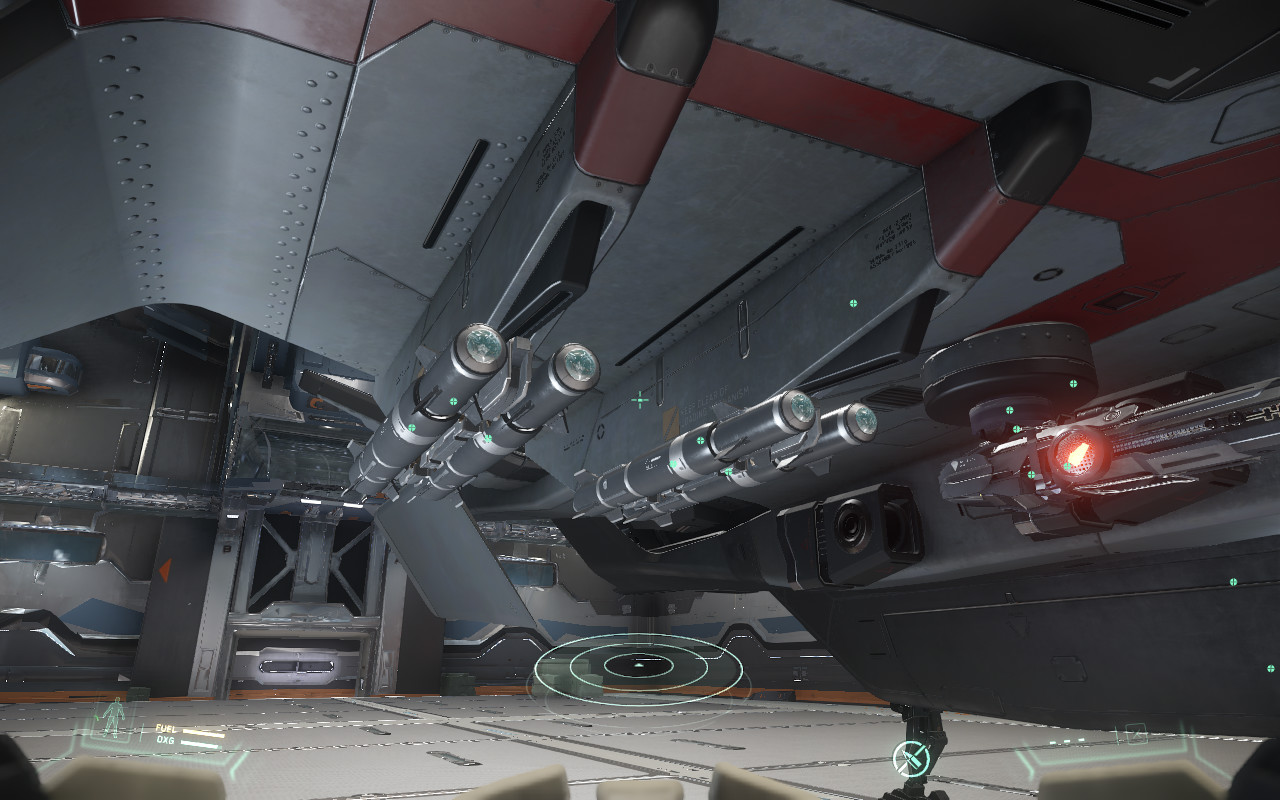The height and width of the screenshot is (800, 1280).
Task: Click the small square weapon panel icon
Action: [1136, 734]
